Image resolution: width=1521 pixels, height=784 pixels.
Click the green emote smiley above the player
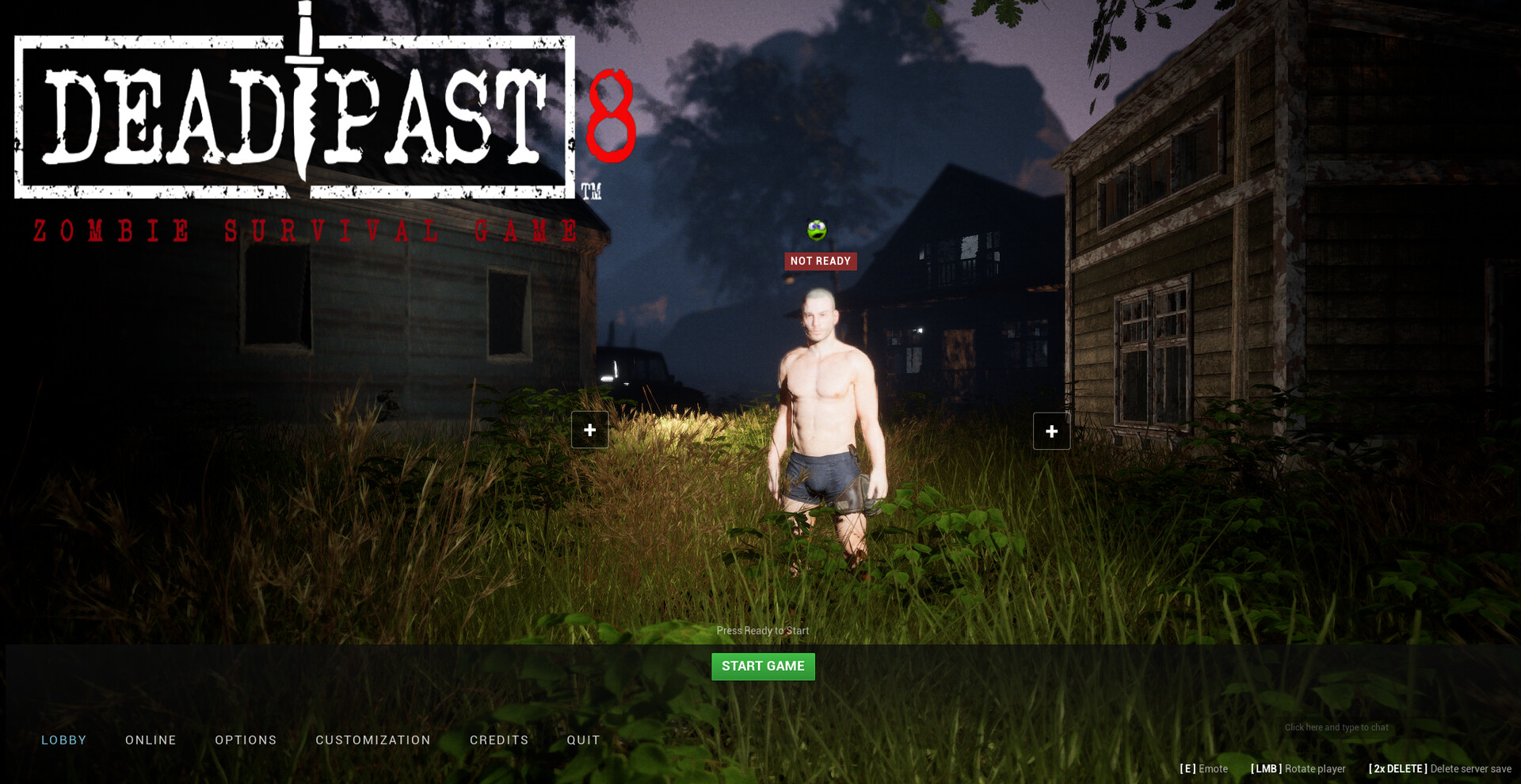point(816,232)
